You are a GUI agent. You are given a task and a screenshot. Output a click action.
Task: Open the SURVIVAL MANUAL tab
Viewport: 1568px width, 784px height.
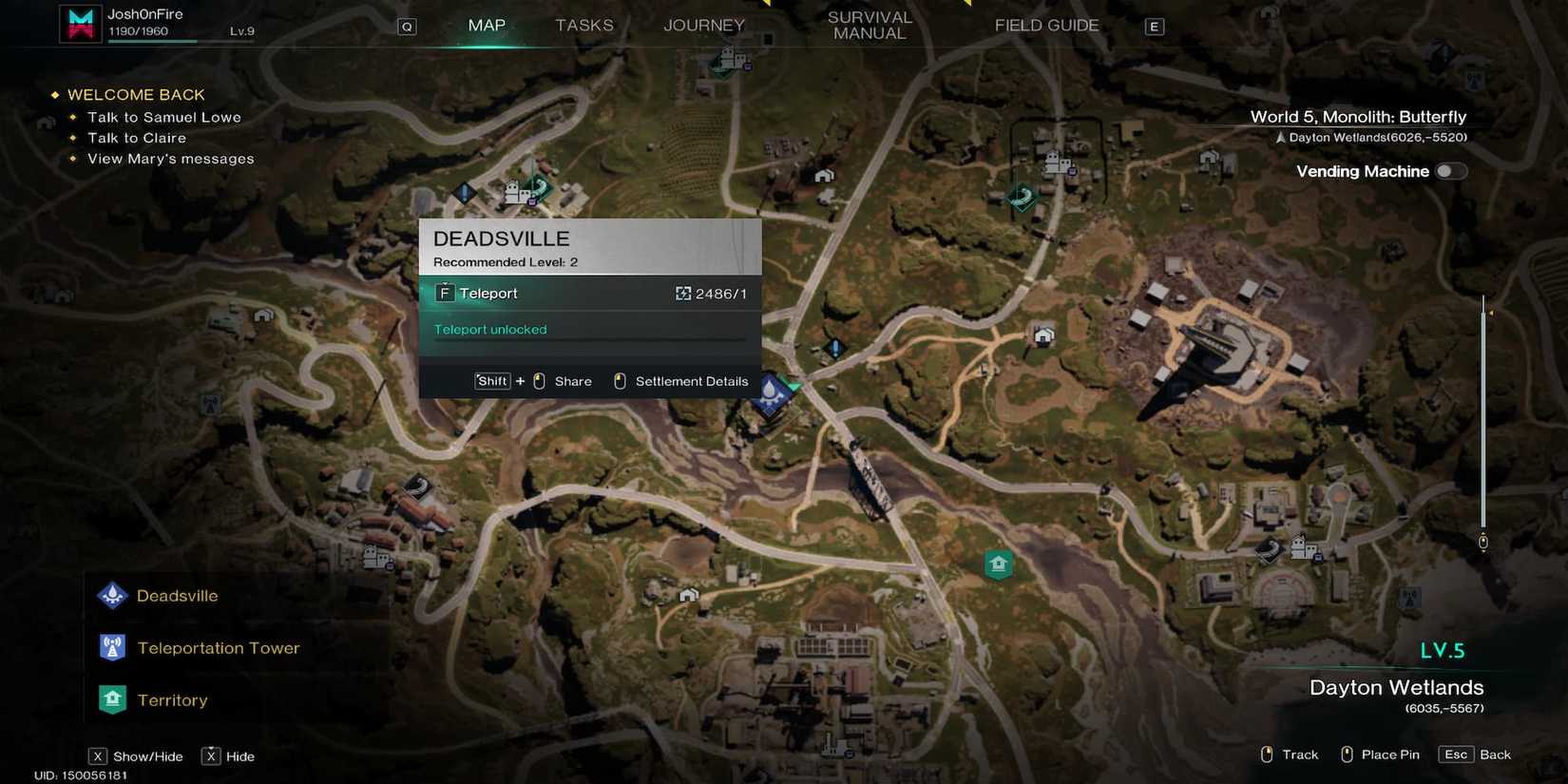870,26
